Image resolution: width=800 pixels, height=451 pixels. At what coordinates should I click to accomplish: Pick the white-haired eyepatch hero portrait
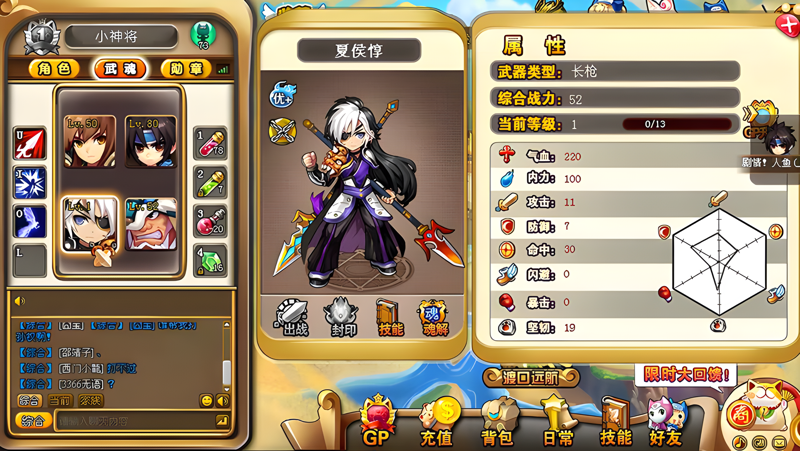coord(90,223)
